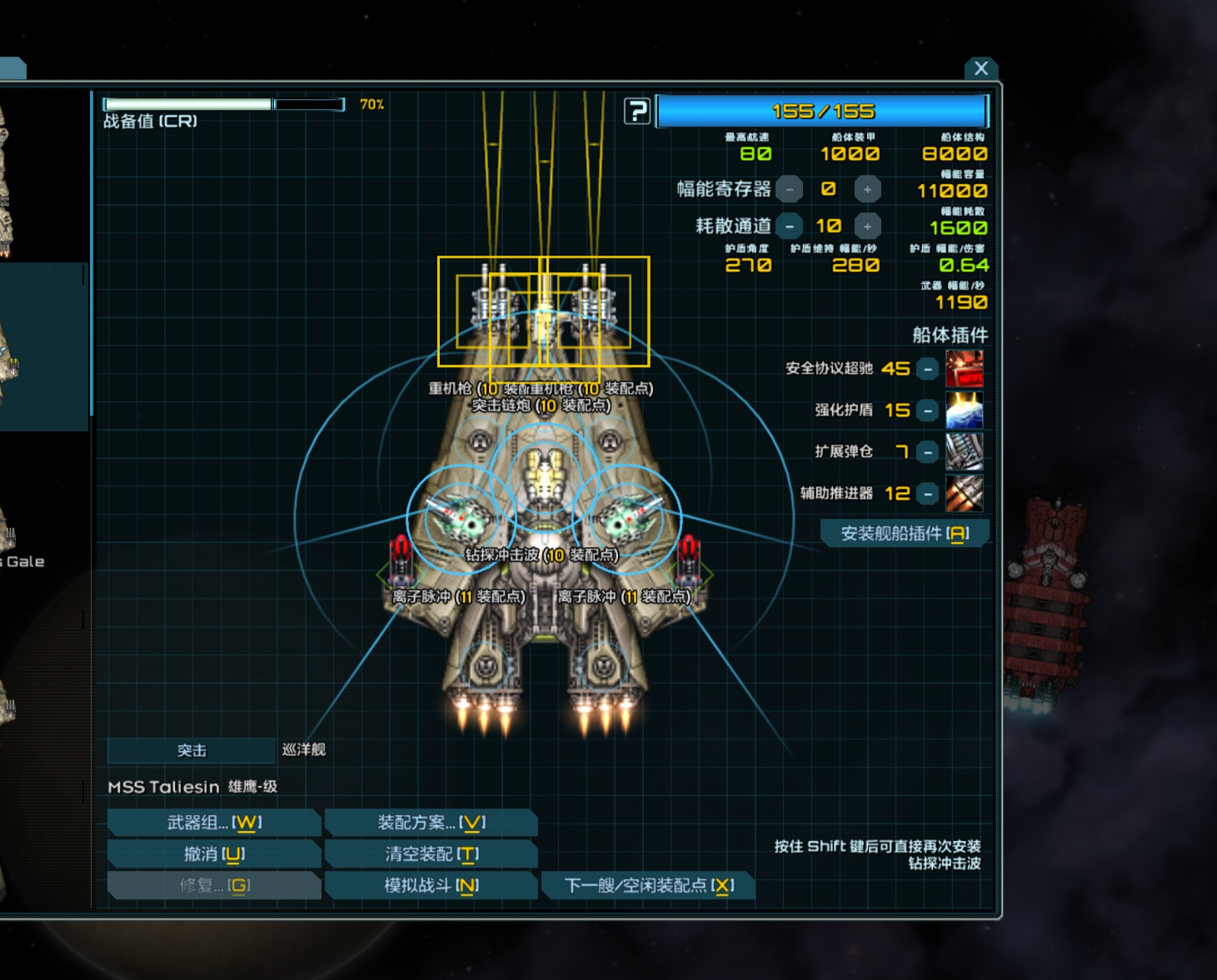The width and height of the screenshot is (1217, 980).
Task: Strip the loadout with 清空装配
Action: (x=431, y=854)
